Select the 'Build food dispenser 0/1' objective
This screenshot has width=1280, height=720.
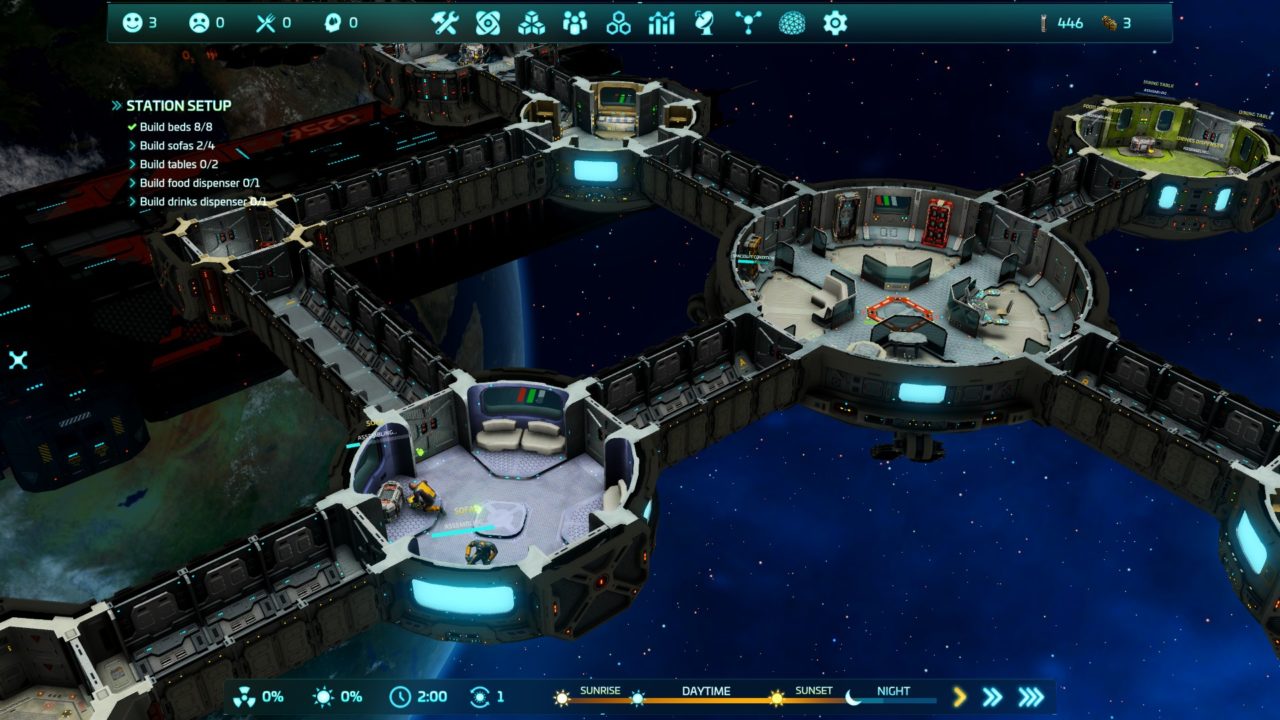coord(199,183)
